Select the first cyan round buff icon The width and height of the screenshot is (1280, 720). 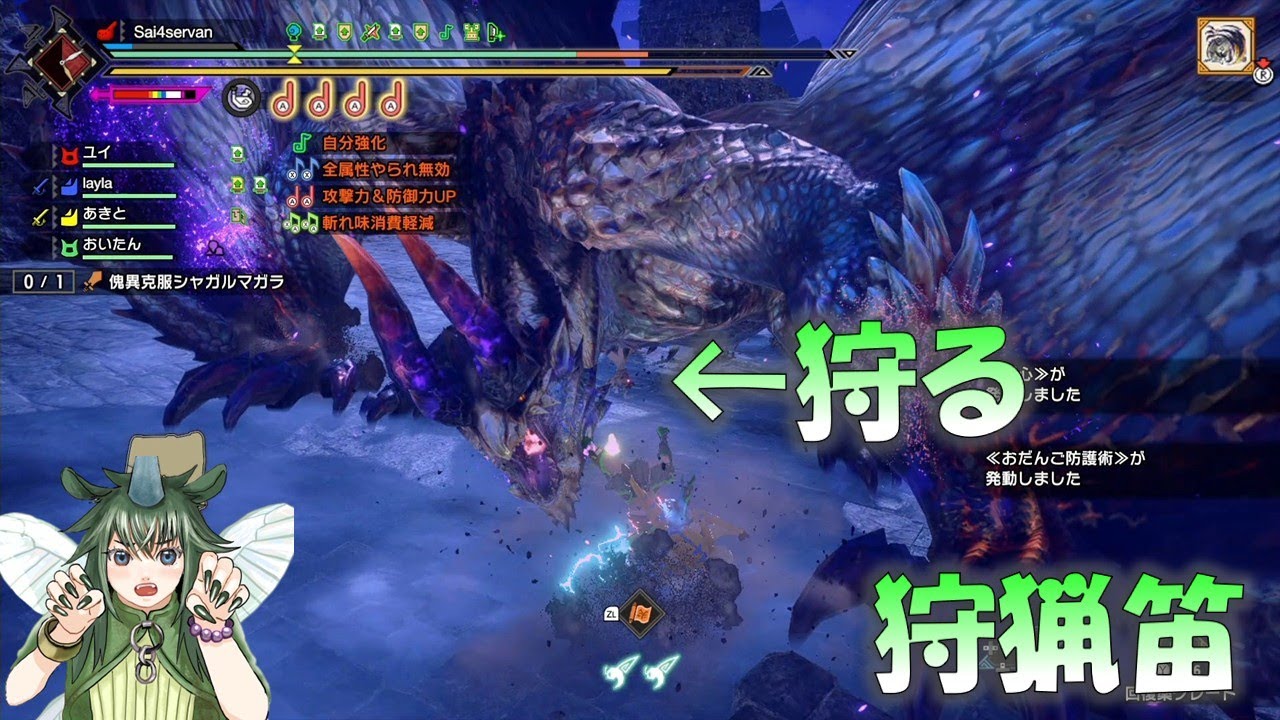[x=294, y=32]
